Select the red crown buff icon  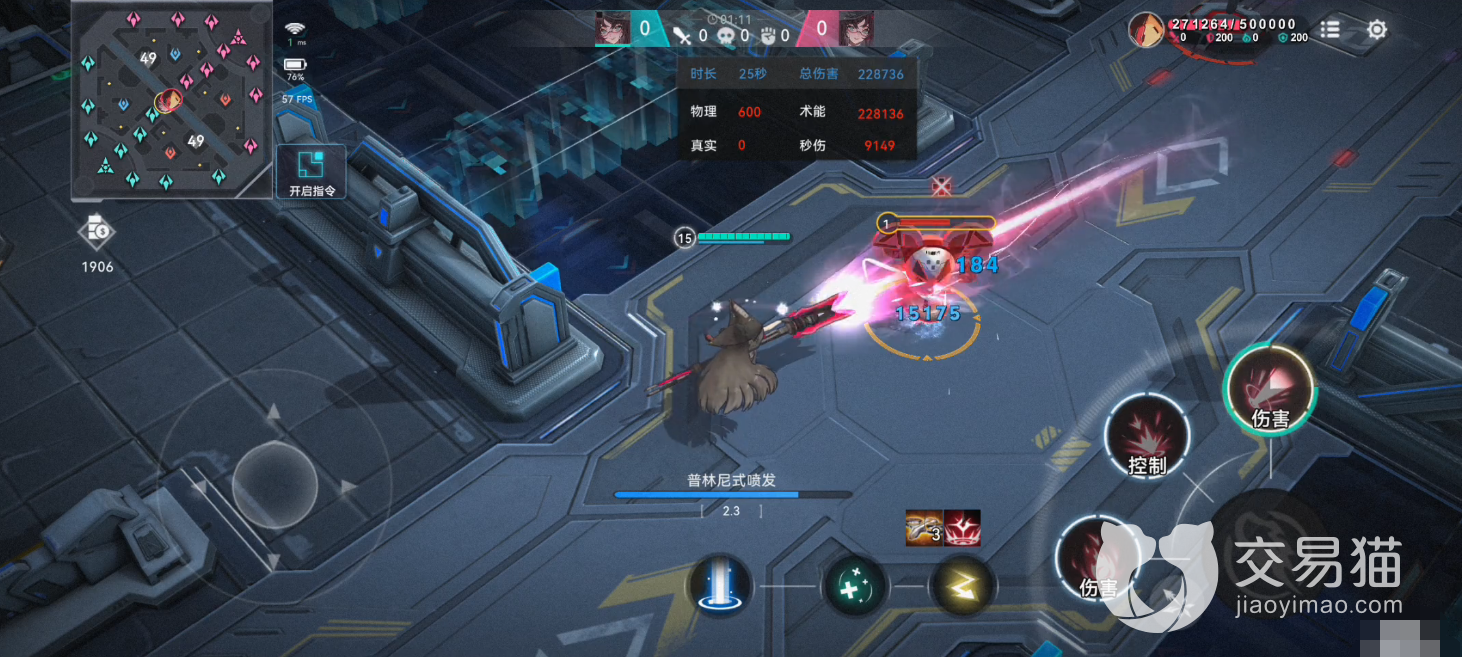coord(963,527)
